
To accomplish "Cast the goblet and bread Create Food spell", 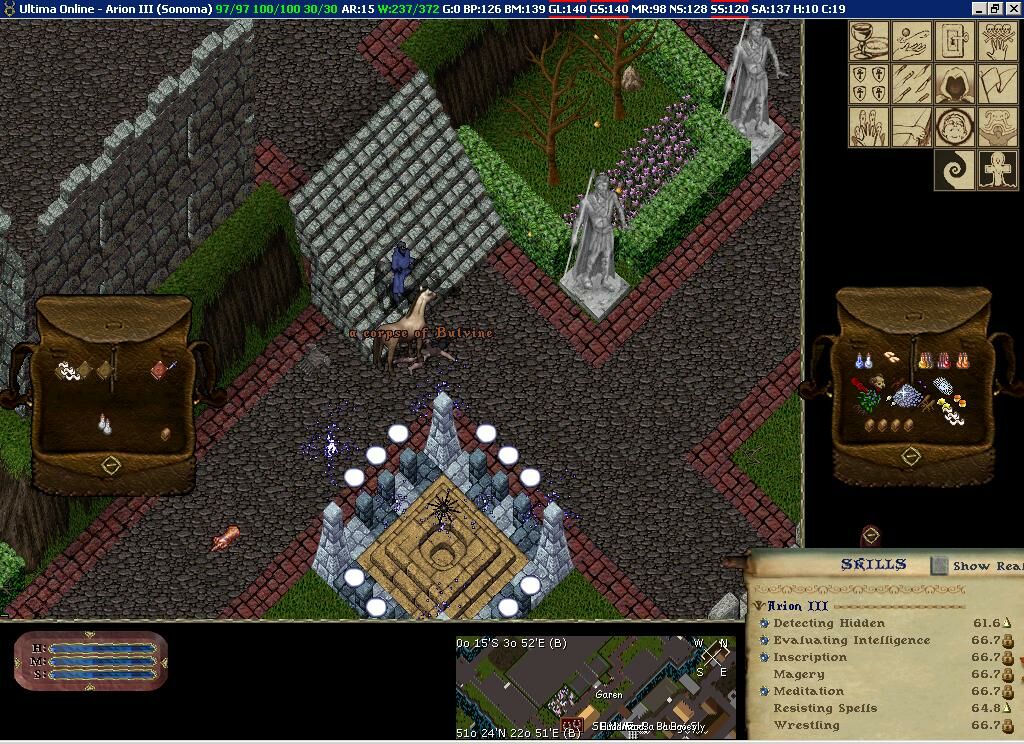I will (x=869, y=41).
